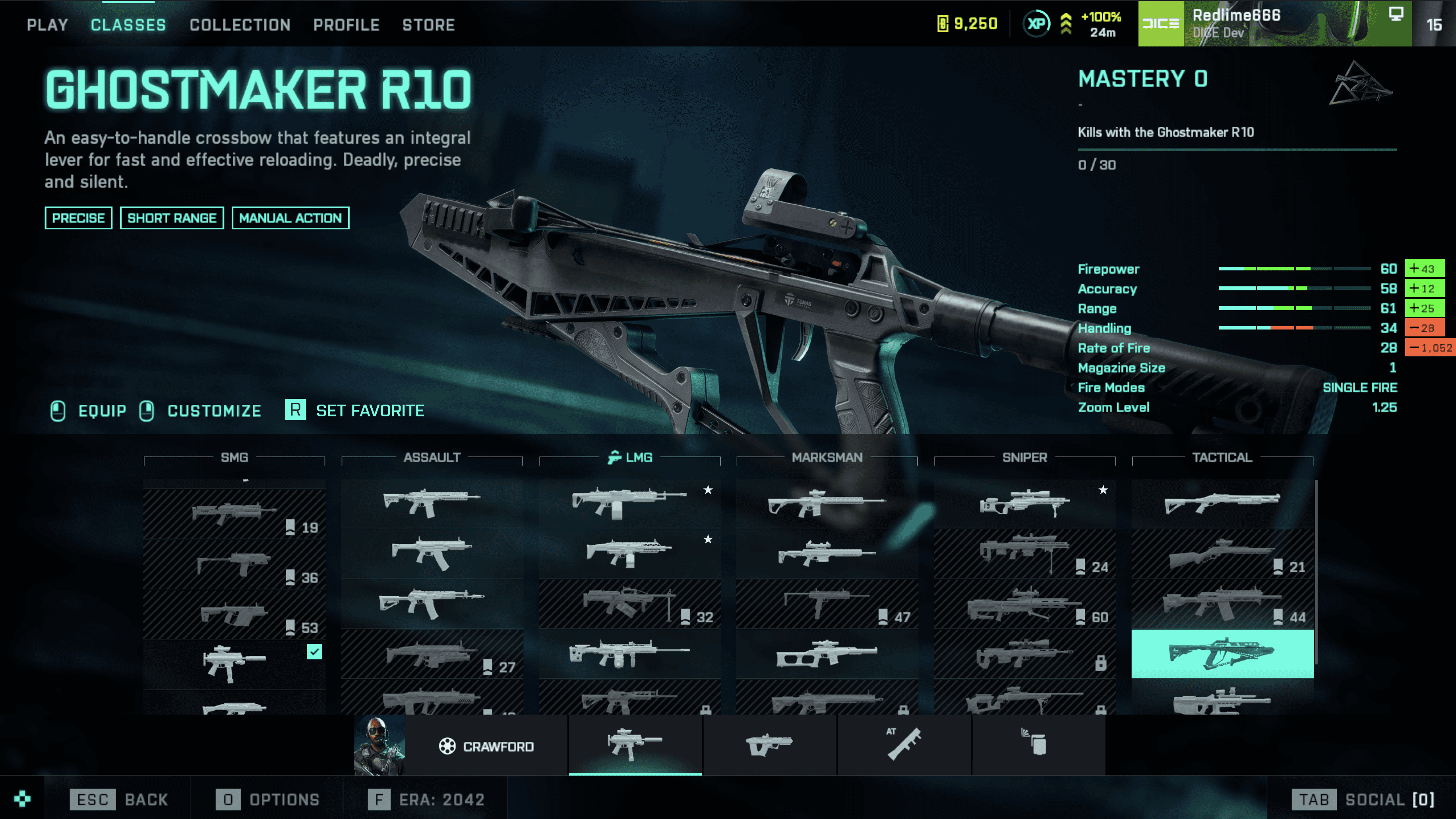Select the highlighted crossbow in Tactical

click(x=1222, y=653)
